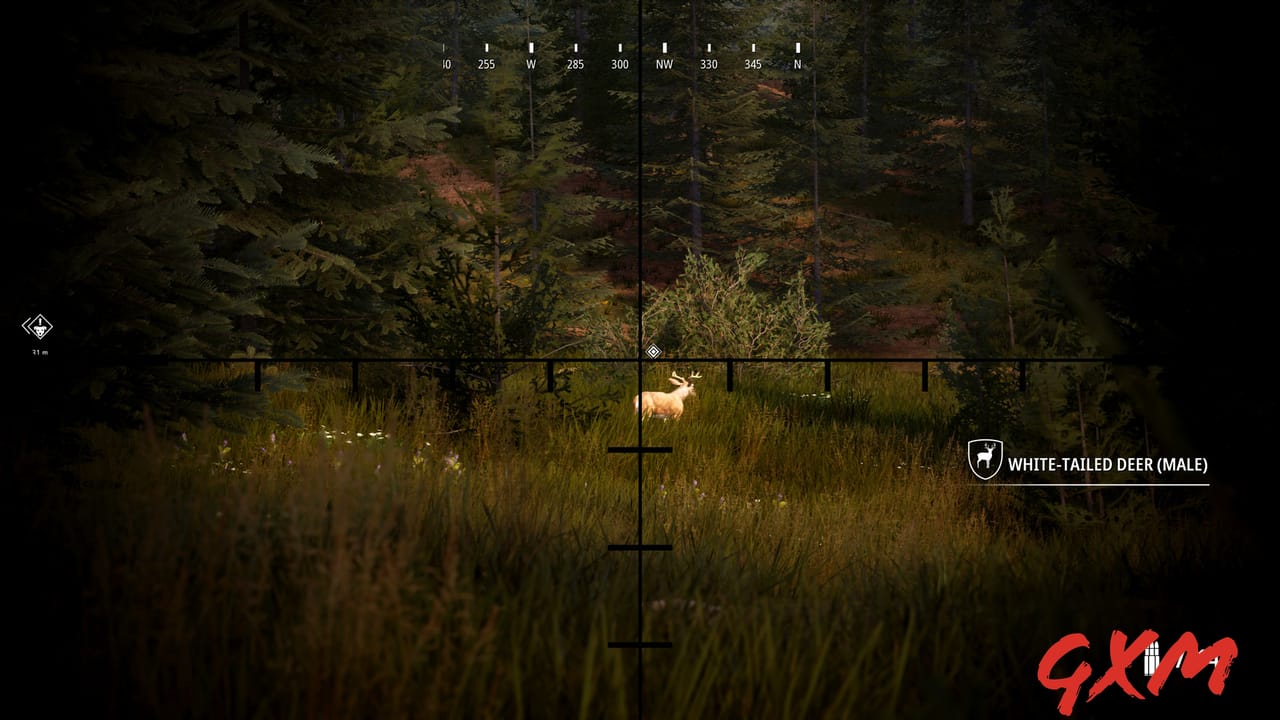Select the 345 heading label on the compass
Screen dimensions: 1280x720
(x=752, y=62)
